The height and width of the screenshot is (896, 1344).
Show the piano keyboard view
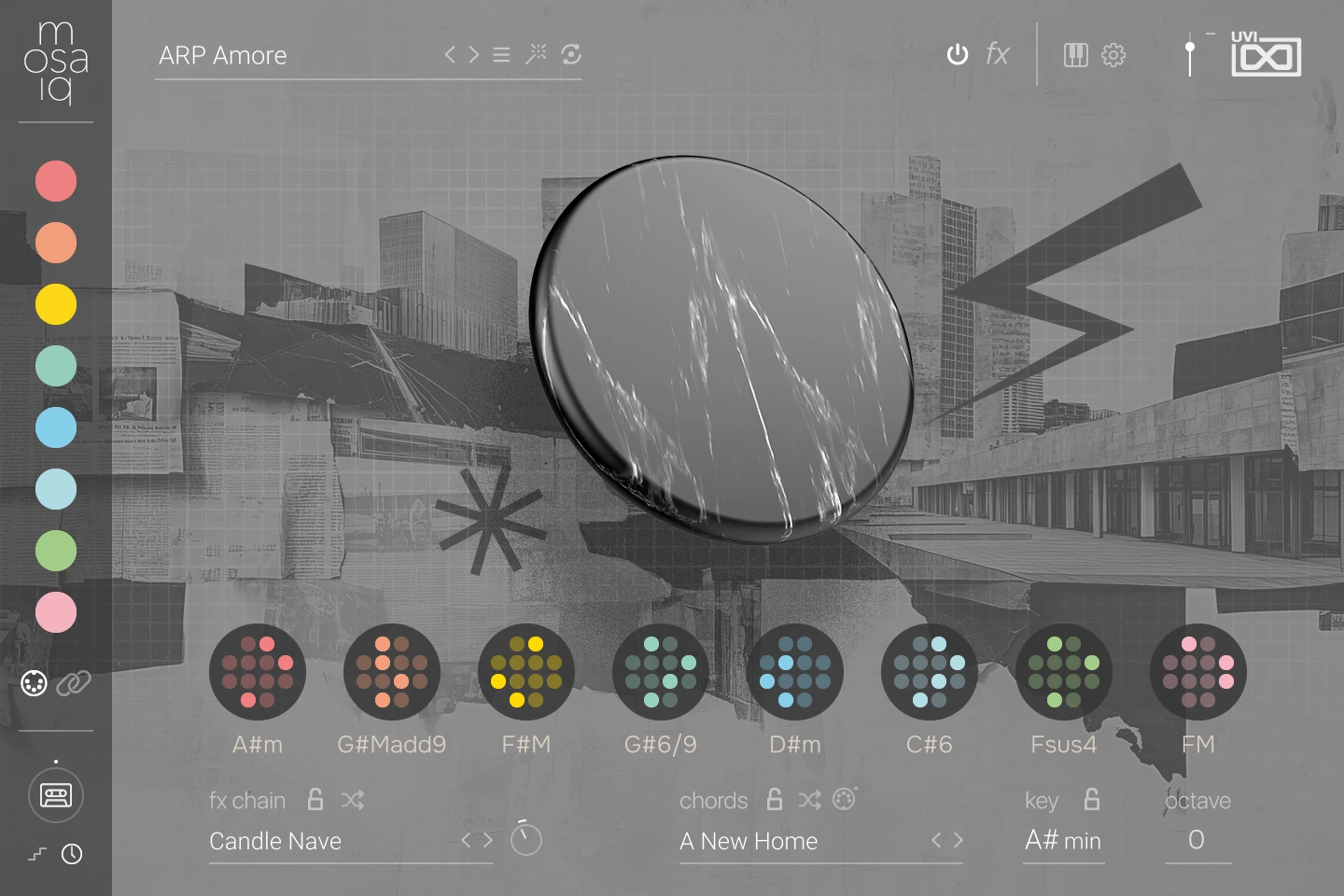click(1076, 55)
